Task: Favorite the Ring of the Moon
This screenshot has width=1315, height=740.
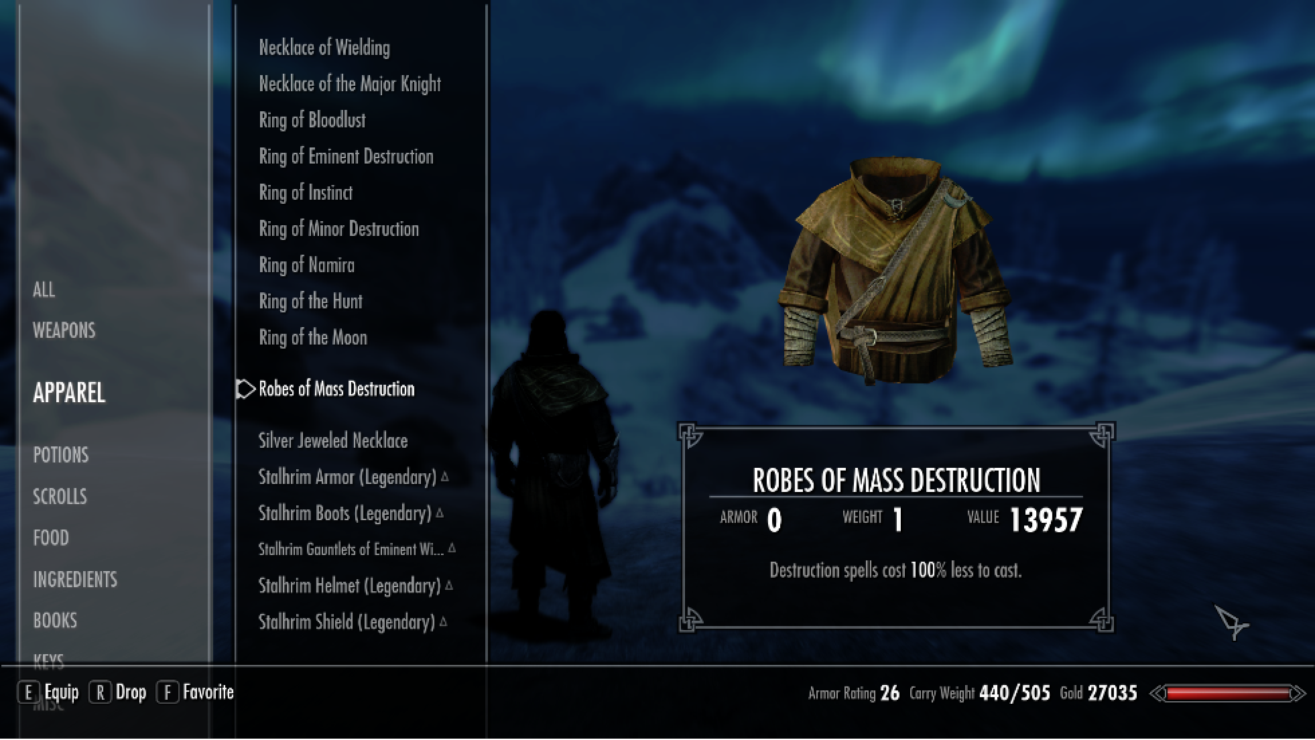Action: tap(313, 337)
